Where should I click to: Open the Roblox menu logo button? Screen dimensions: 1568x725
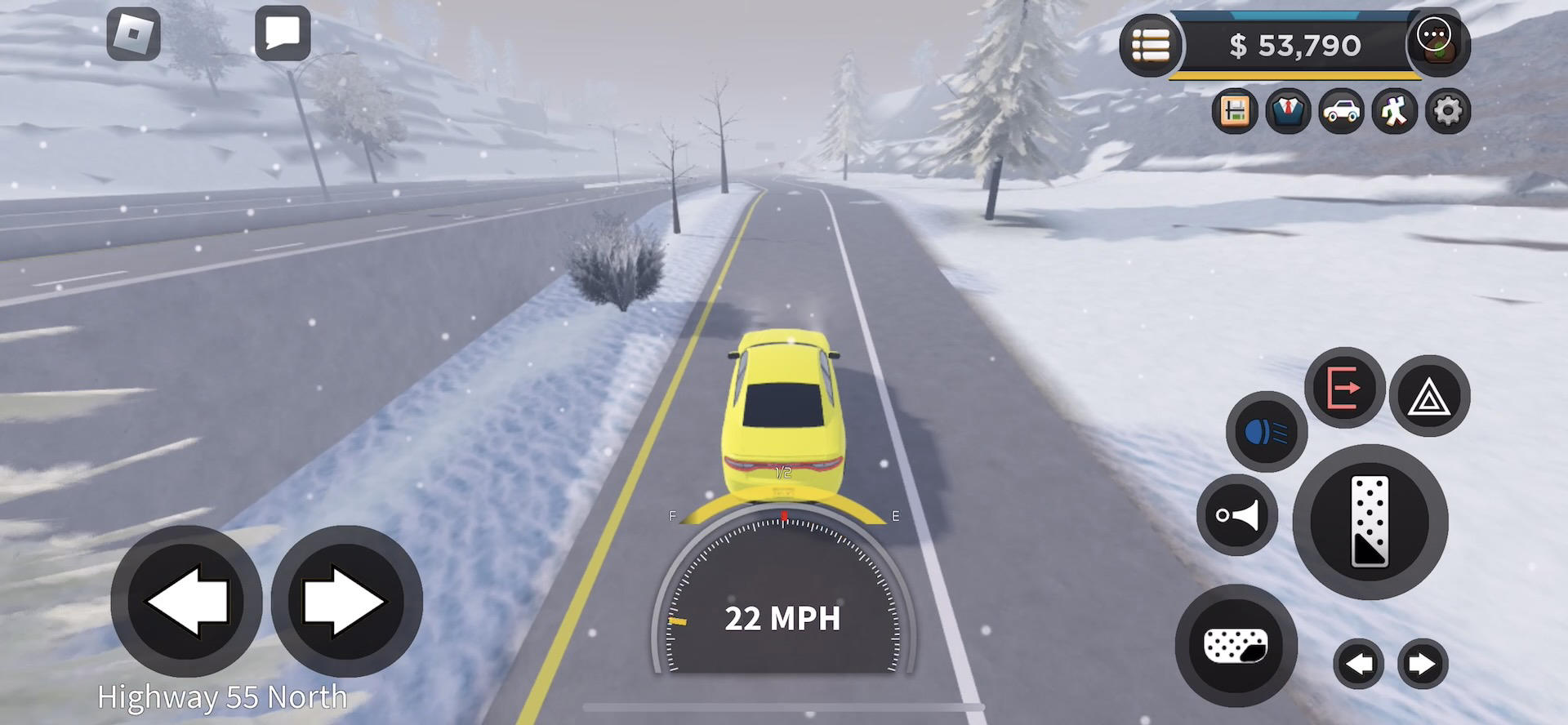[x=133, y=34]
